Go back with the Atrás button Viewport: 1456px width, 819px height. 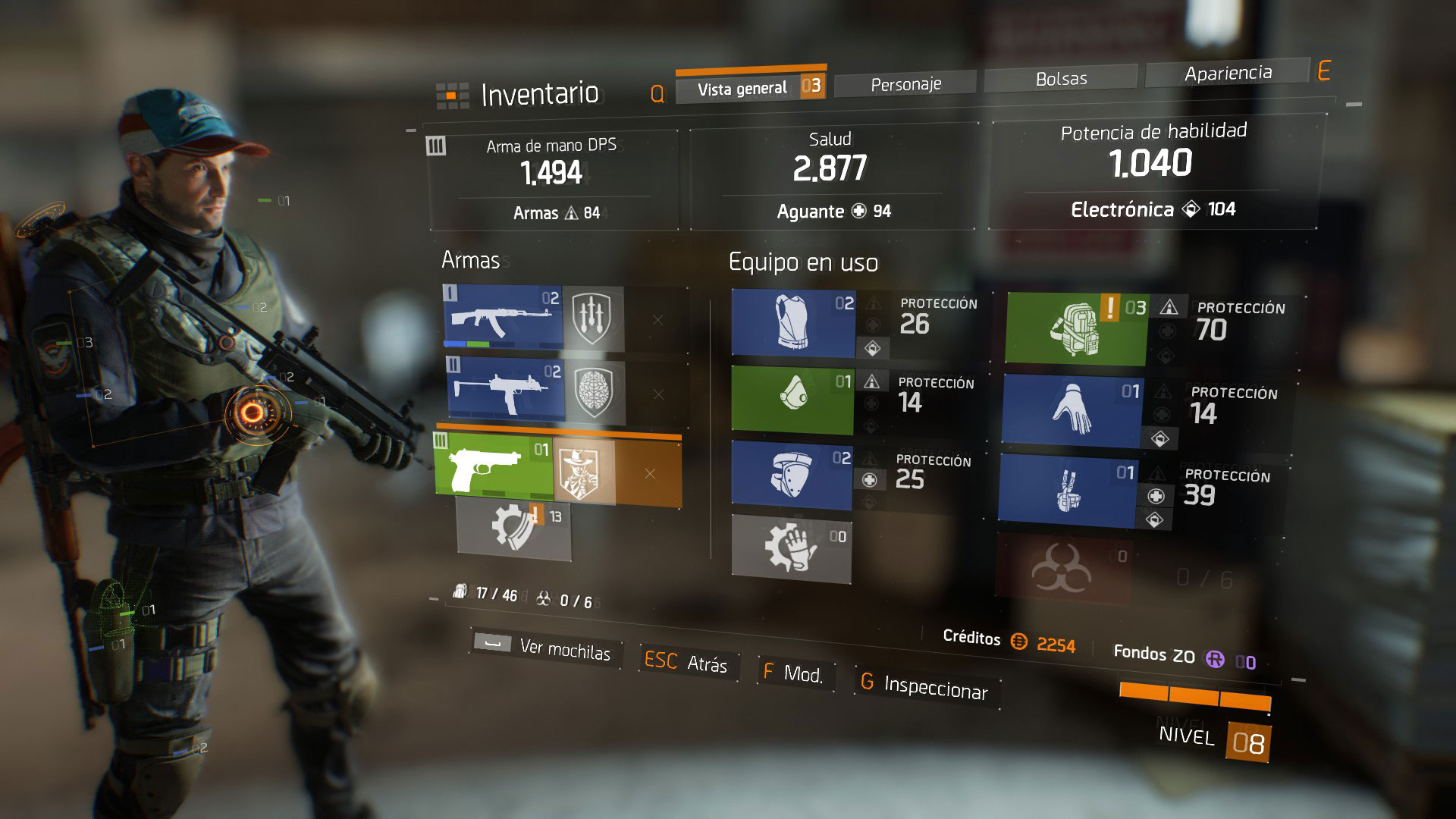click(686, 662)
